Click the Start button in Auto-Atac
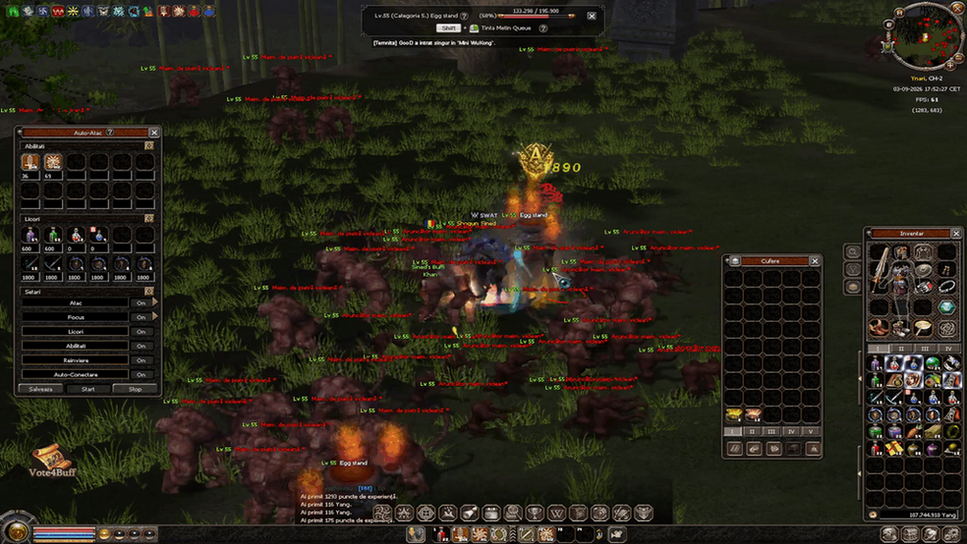 [x=88, y=389]
